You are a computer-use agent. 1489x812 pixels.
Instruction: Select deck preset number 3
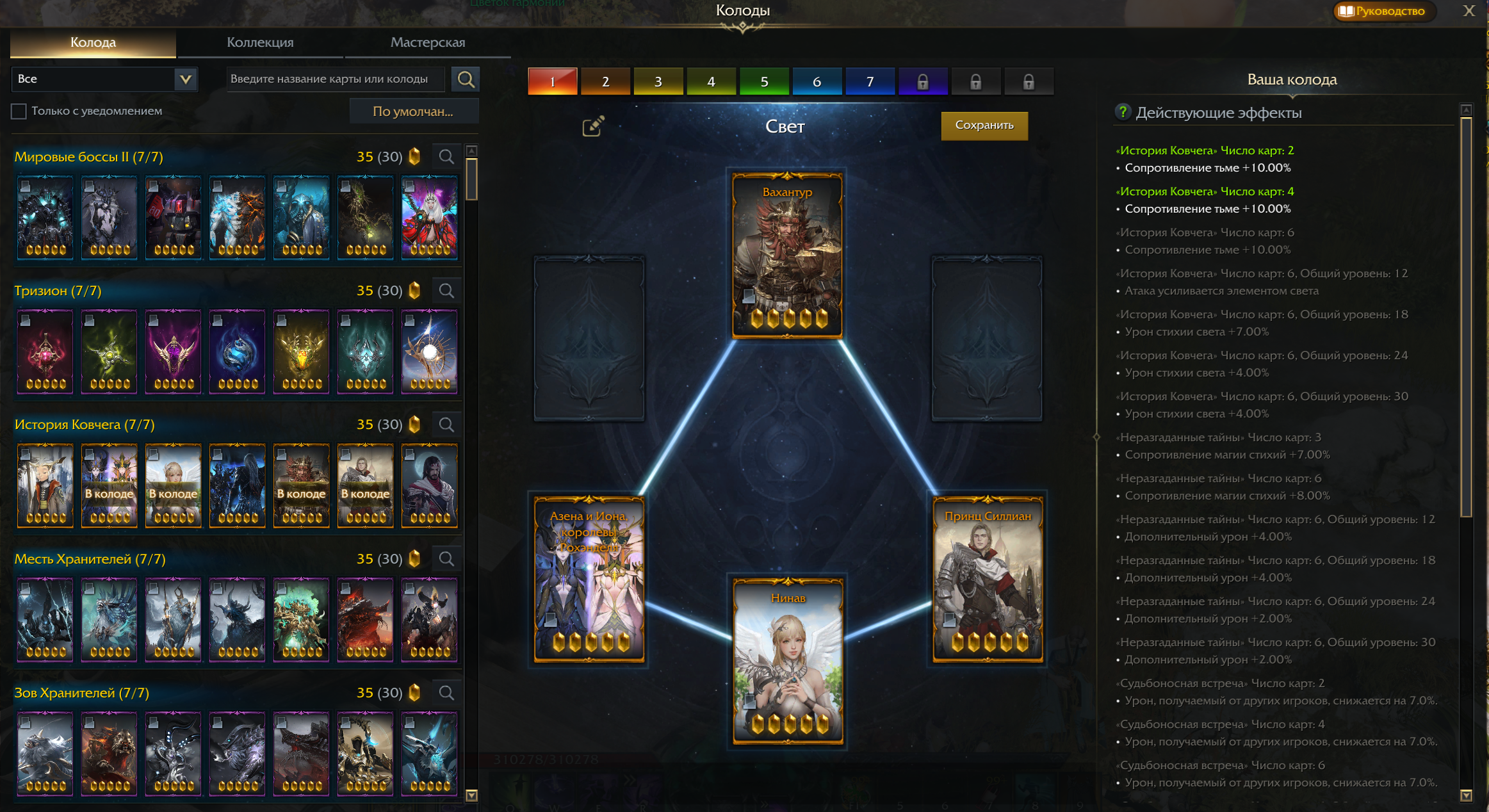pyautogui.click(x=658, y=81)
